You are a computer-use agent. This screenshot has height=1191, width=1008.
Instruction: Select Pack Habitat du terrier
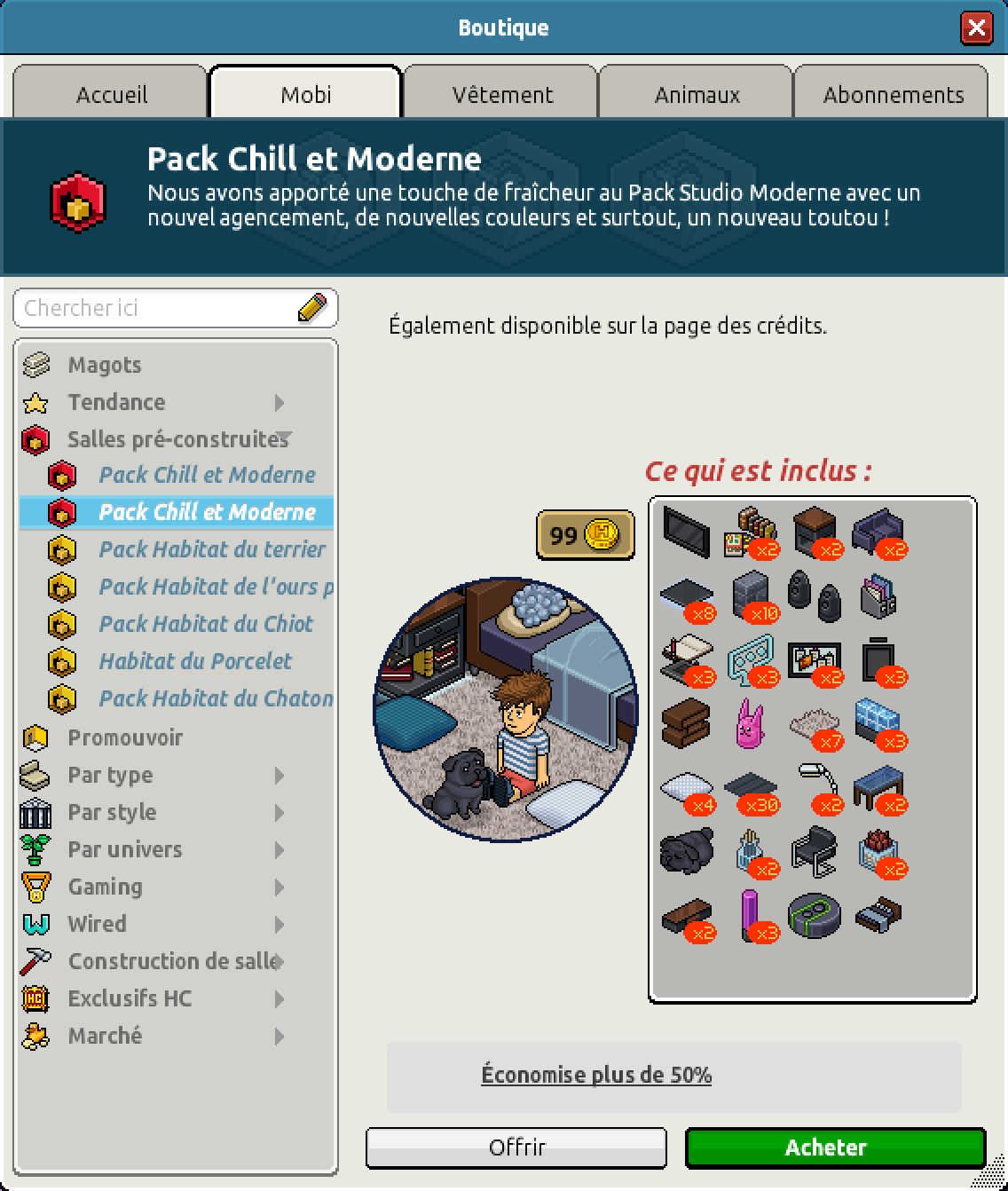pyautogui.click(x=212, y=549)
